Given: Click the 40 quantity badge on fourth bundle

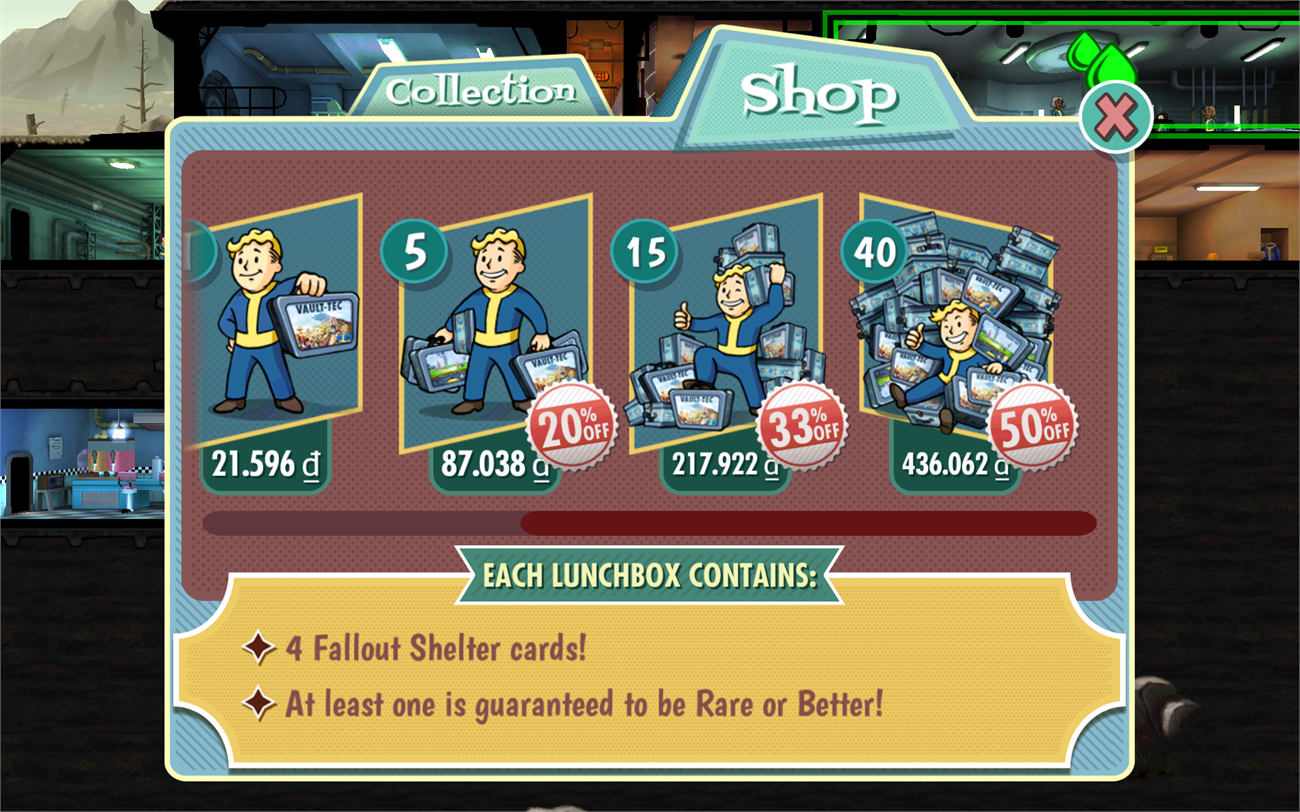Looking at the screenshot, I should (x=874, y=253).
